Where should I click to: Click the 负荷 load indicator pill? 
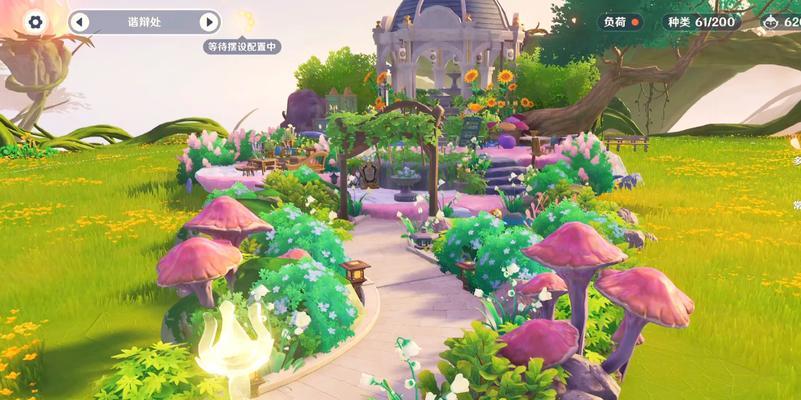621,21
